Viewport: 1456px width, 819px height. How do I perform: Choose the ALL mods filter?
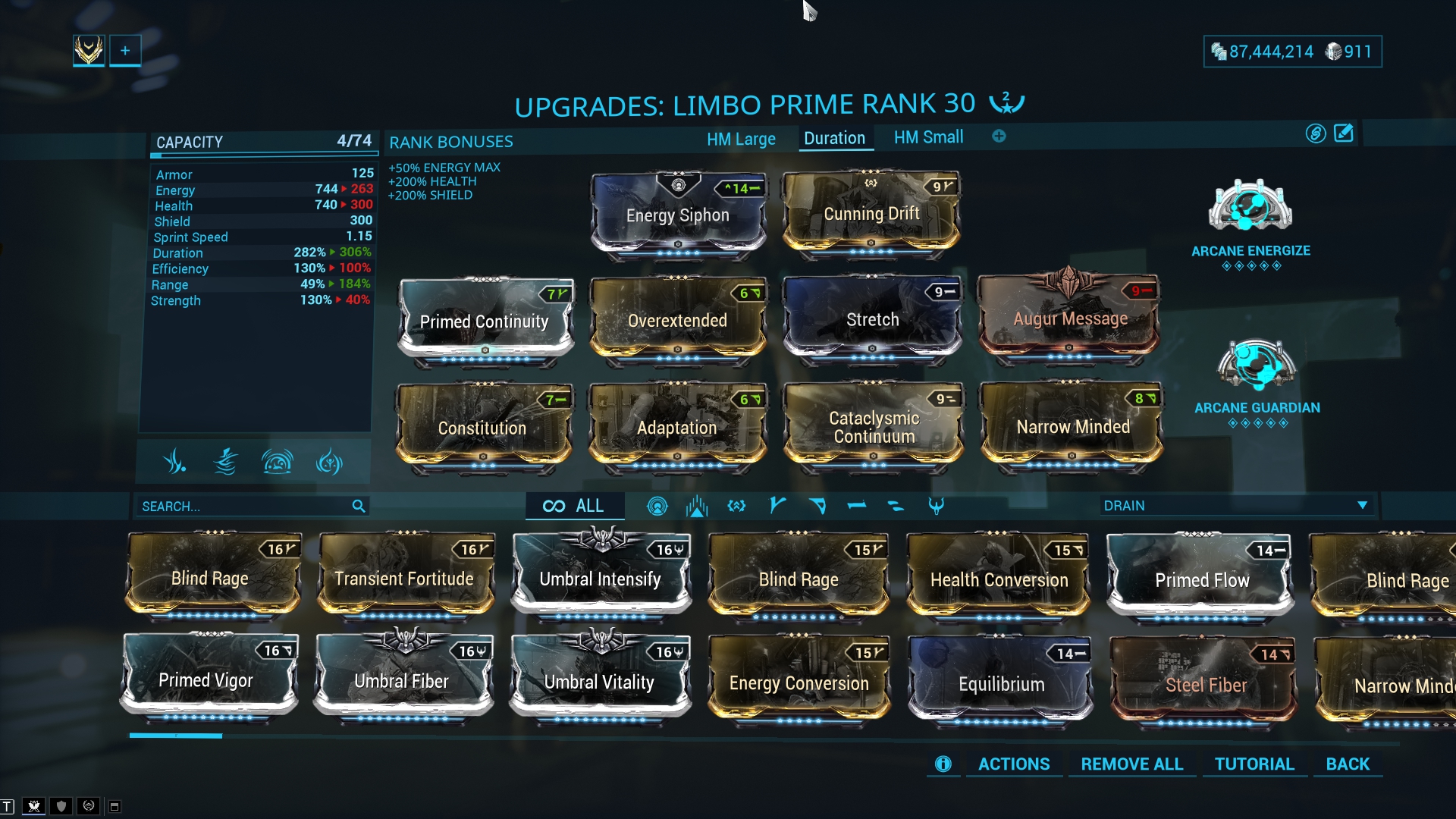click(574, 506)
